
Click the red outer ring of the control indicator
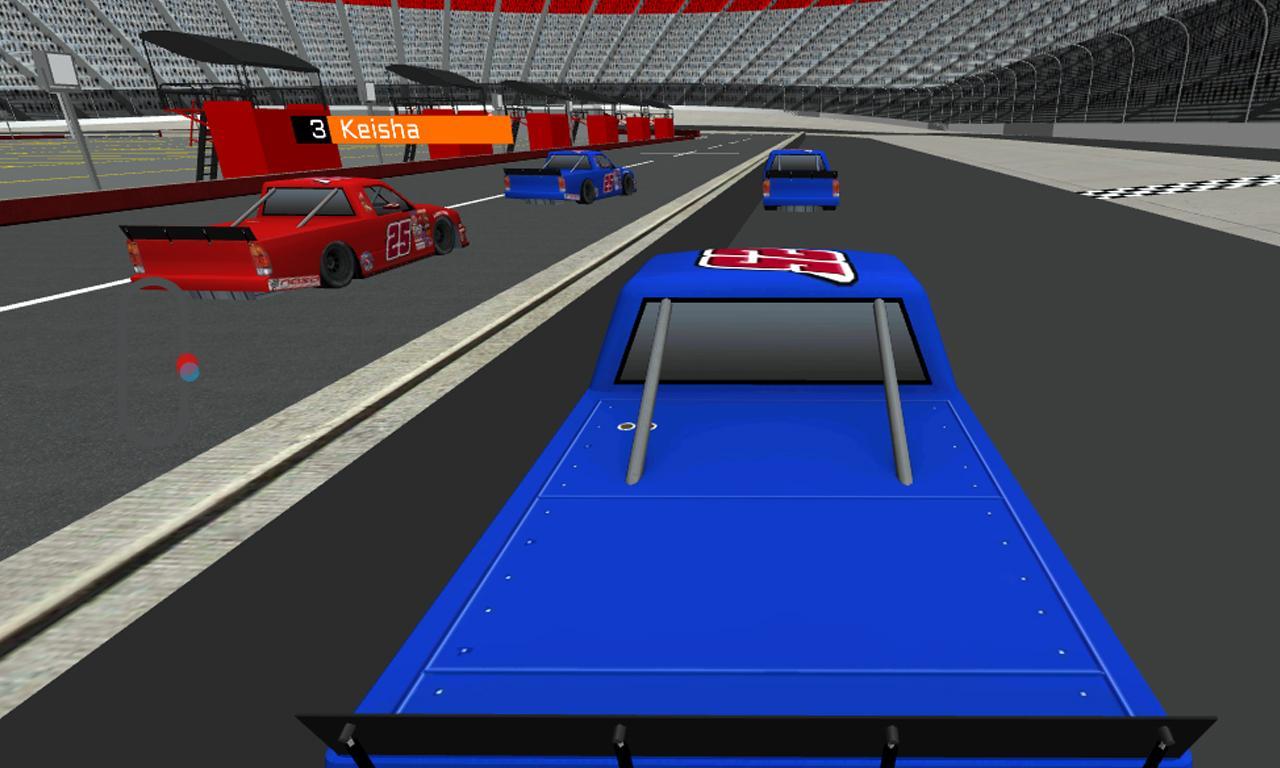click(x=187, y=358)
